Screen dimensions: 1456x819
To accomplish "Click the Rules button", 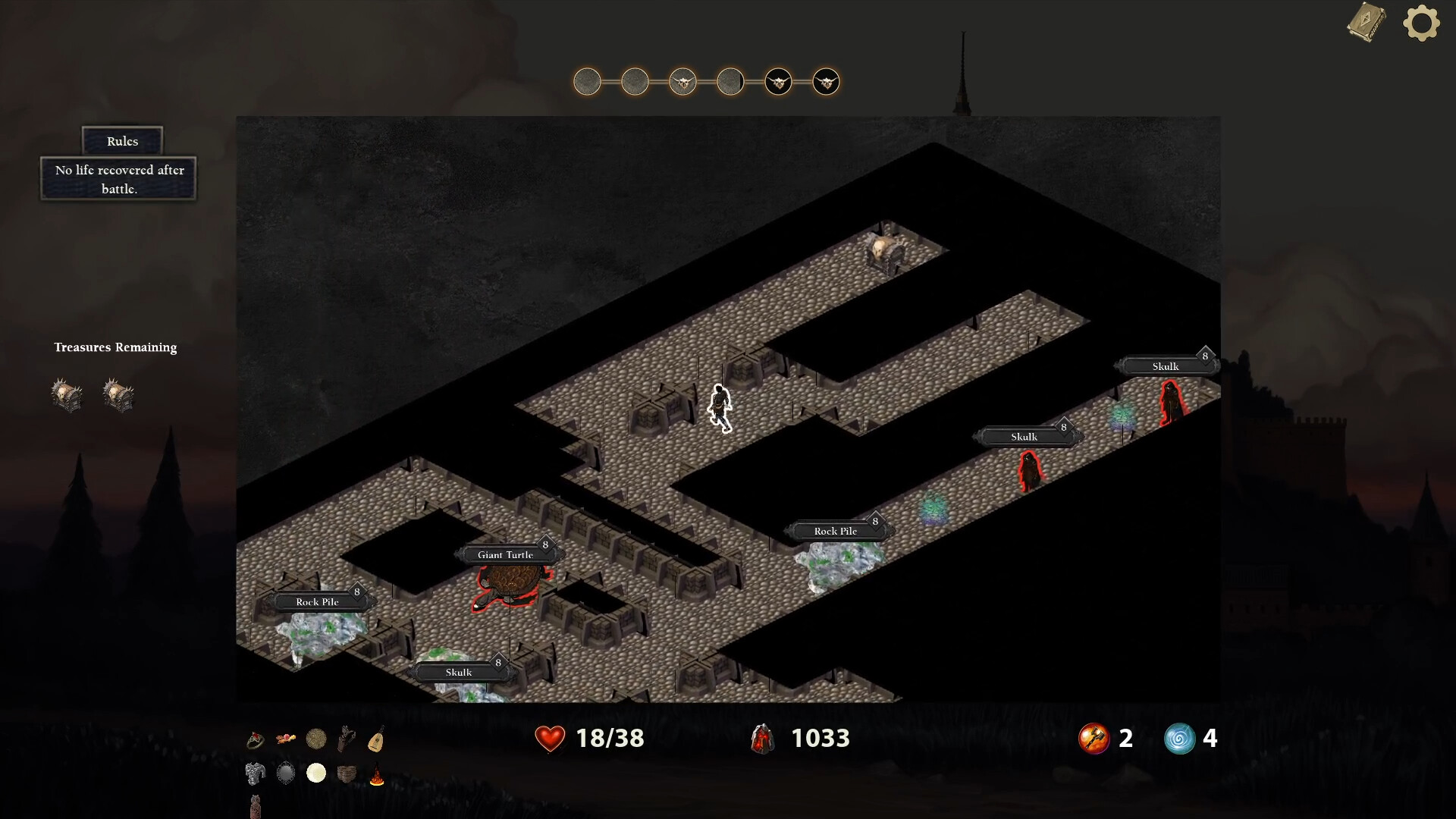I will [x=121, y=141].
